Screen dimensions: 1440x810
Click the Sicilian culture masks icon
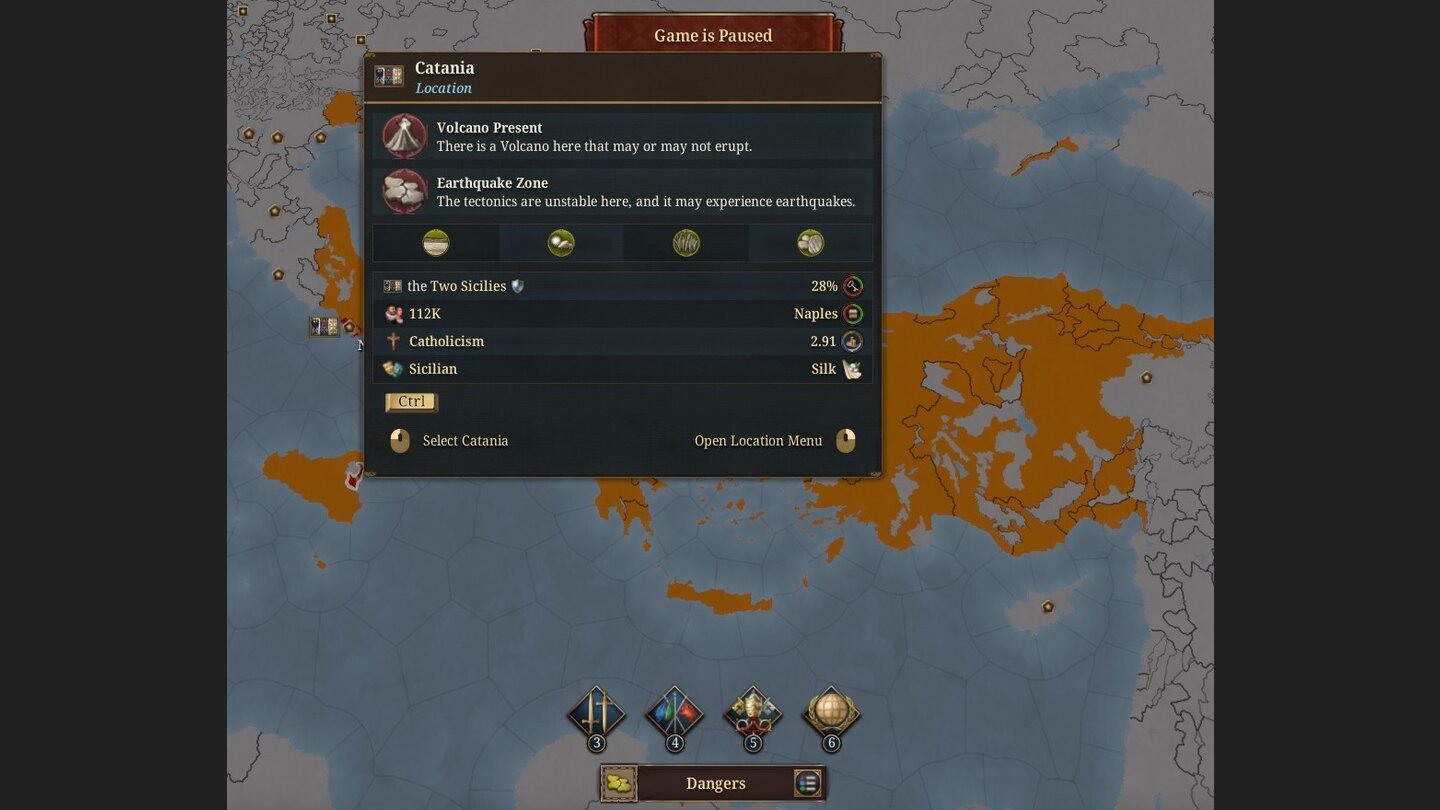(x=390, y=368)
